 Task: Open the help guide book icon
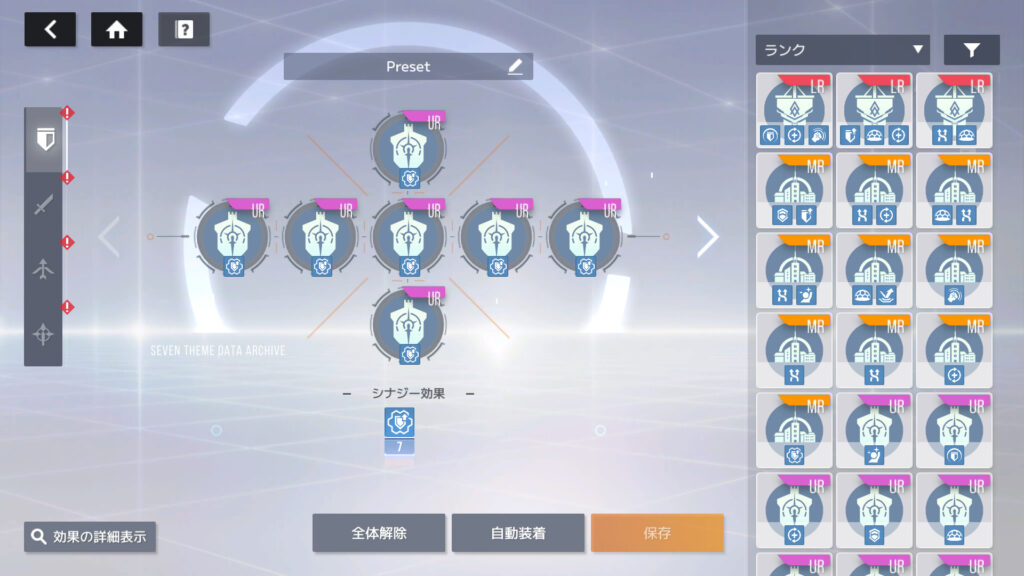coord(184,30)
